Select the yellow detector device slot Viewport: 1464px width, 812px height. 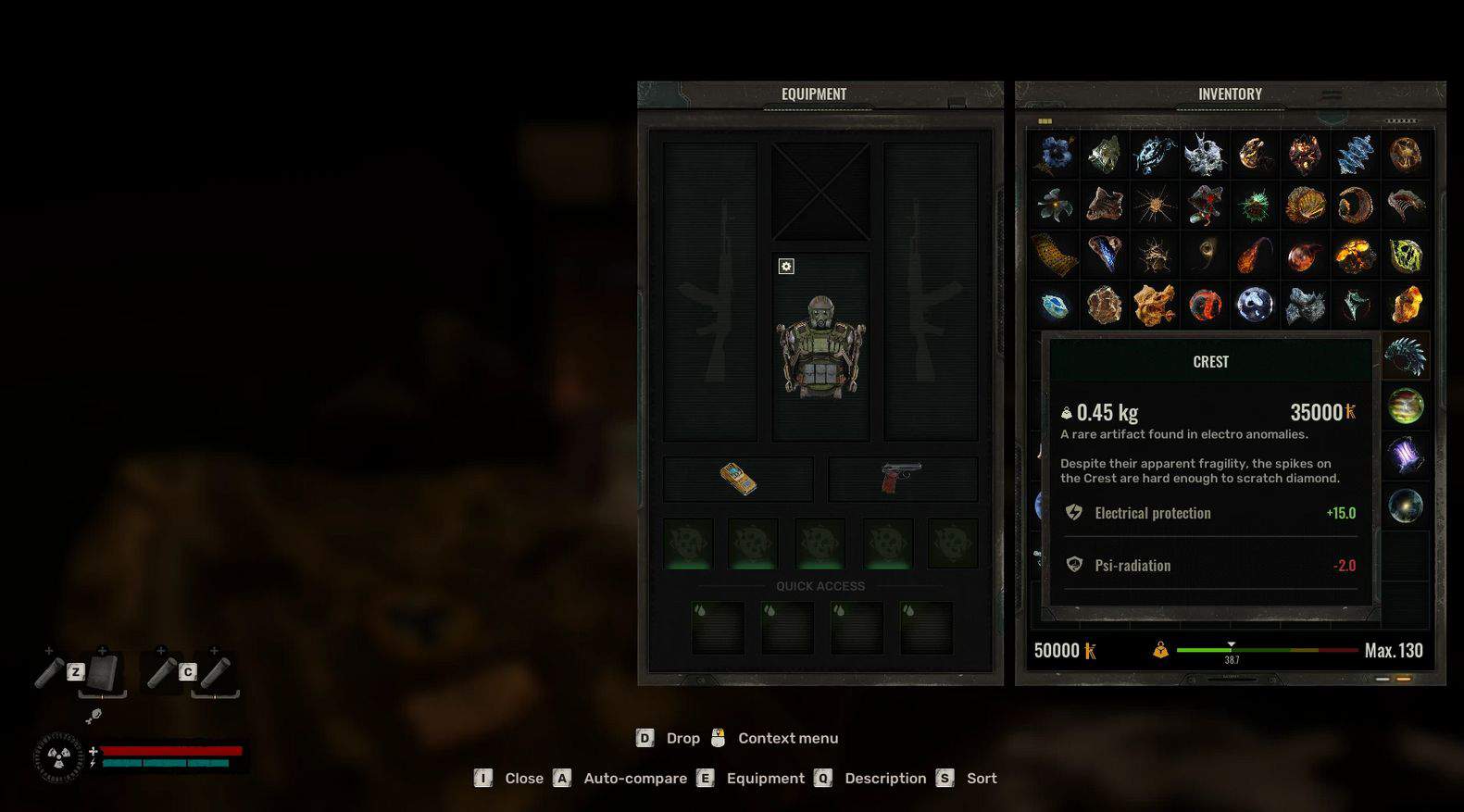738,479
